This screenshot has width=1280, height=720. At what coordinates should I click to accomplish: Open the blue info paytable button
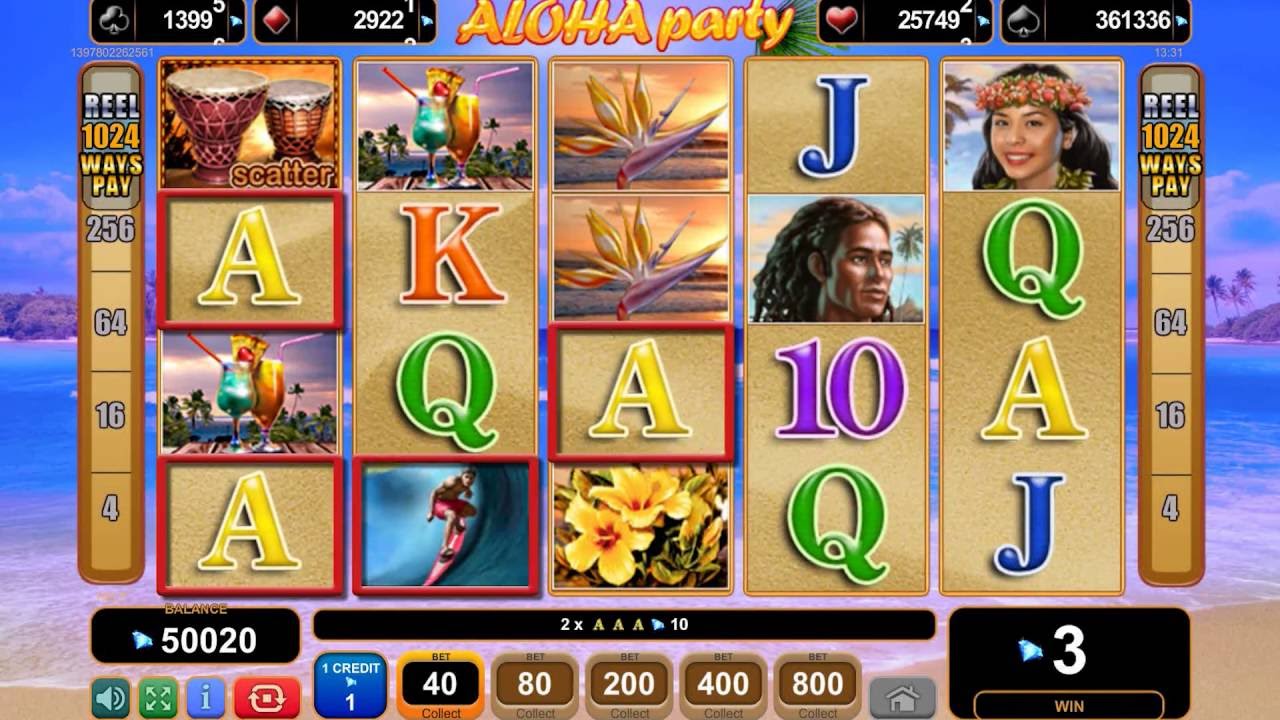coord(206,696)
